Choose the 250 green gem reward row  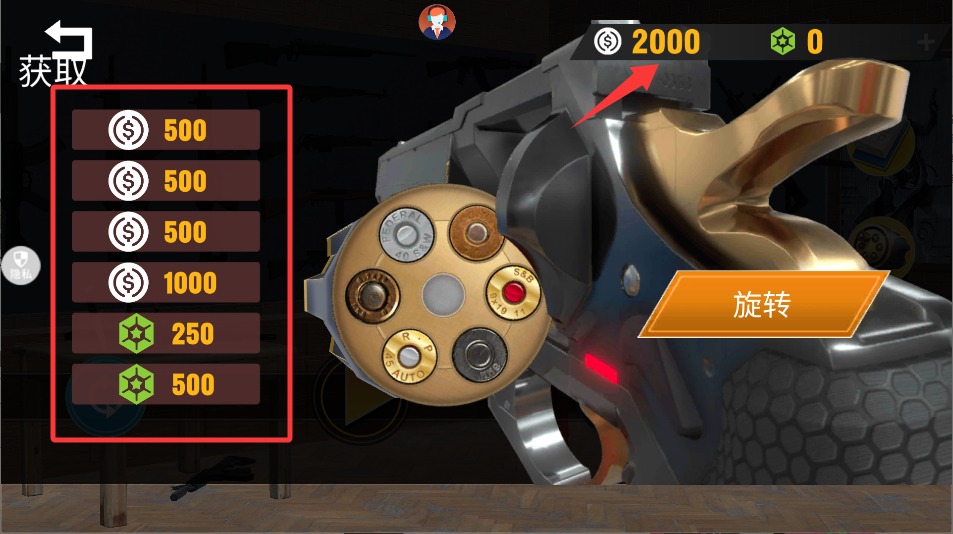tap(166, 334)
